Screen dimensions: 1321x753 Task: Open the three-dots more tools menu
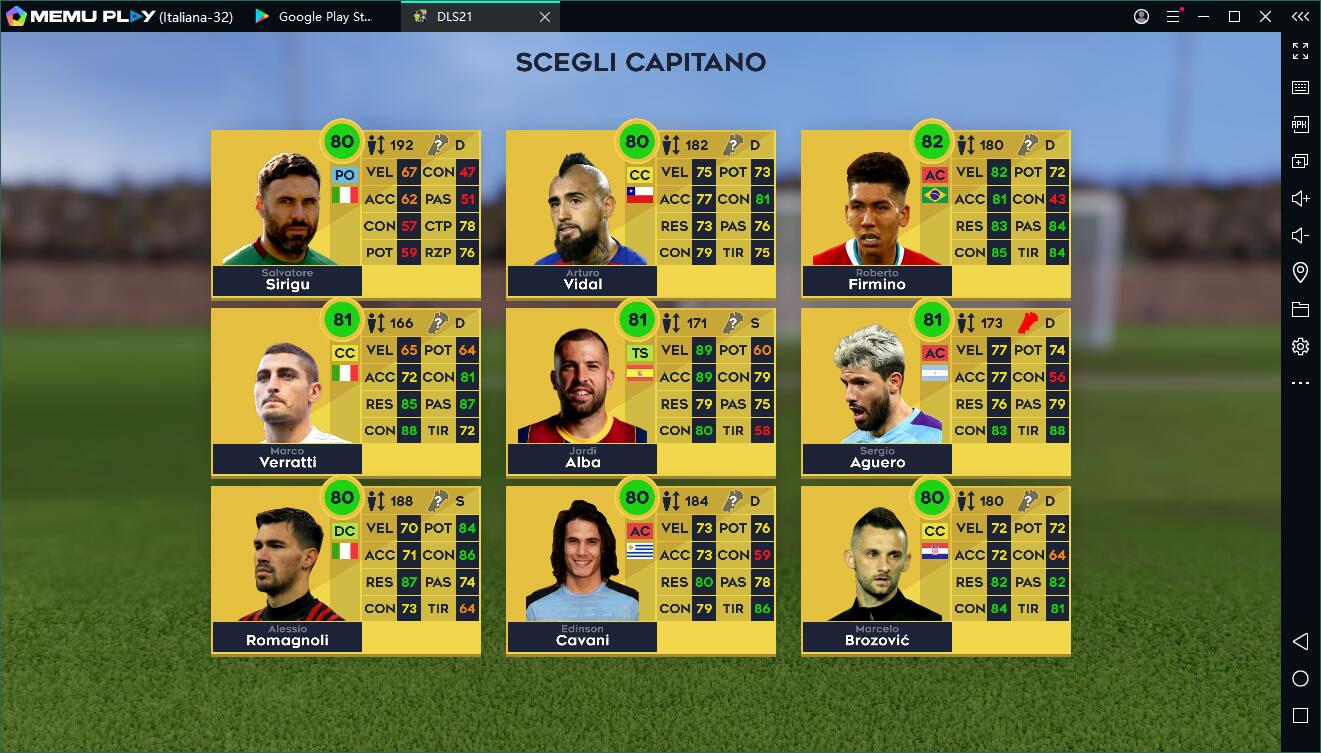(x=1299, y=382)
